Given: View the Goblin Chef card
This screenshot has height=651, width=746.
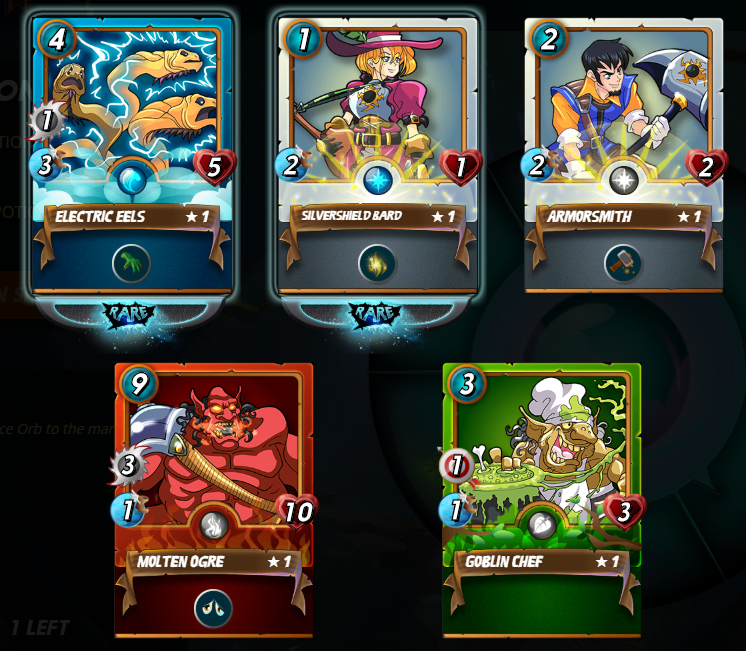Looking at the screenshot, I should (x=542, y=490).
